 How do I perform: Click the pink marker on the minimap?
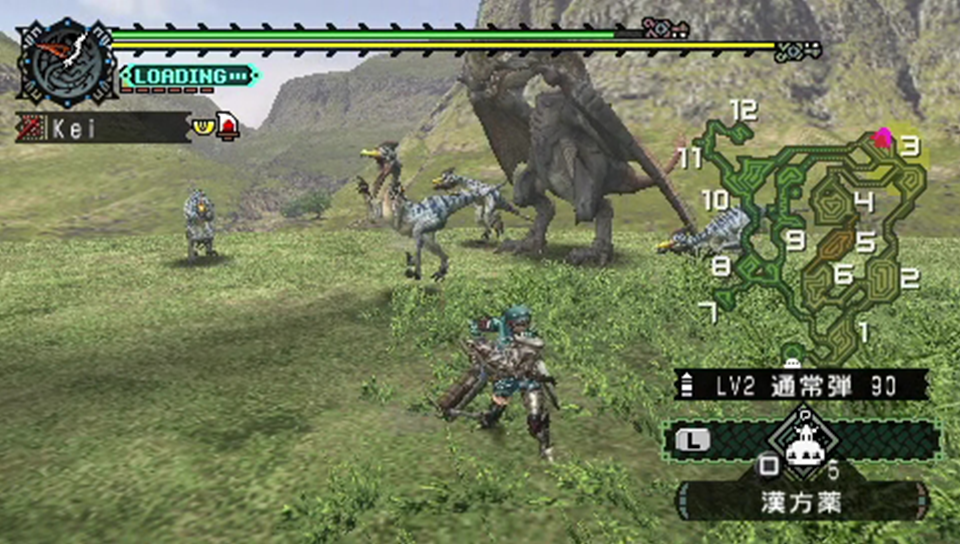pos(882,138)
